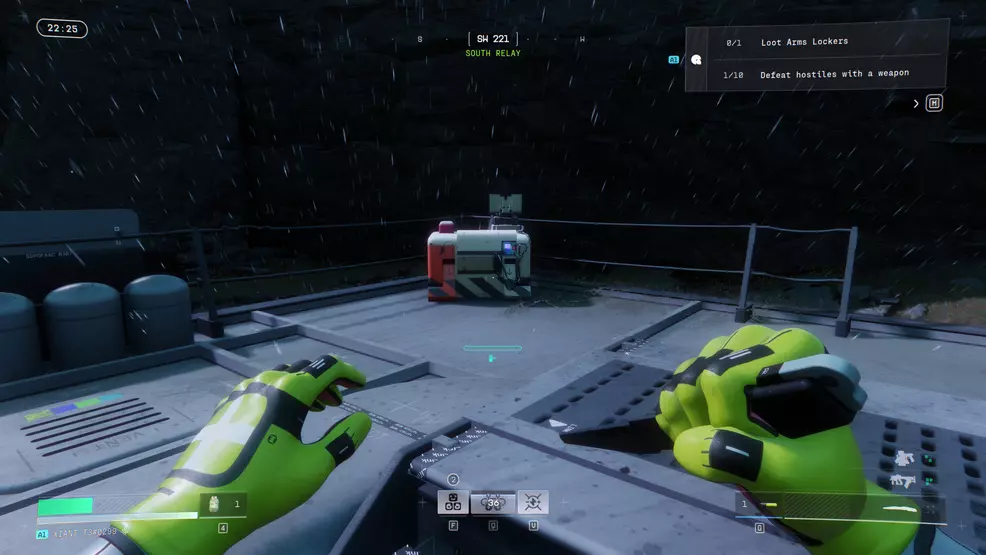Click the objective tracker's player helmet icon
This screenshot has height=555, width=986.
coord(696,60)
